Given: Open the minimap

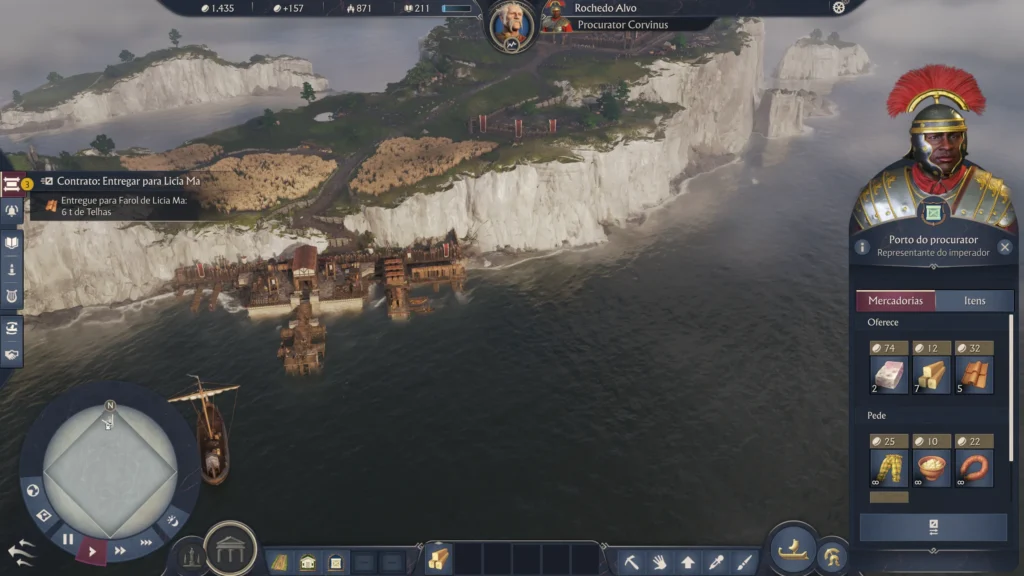Looking at the screenshot, I should (110, 468).
